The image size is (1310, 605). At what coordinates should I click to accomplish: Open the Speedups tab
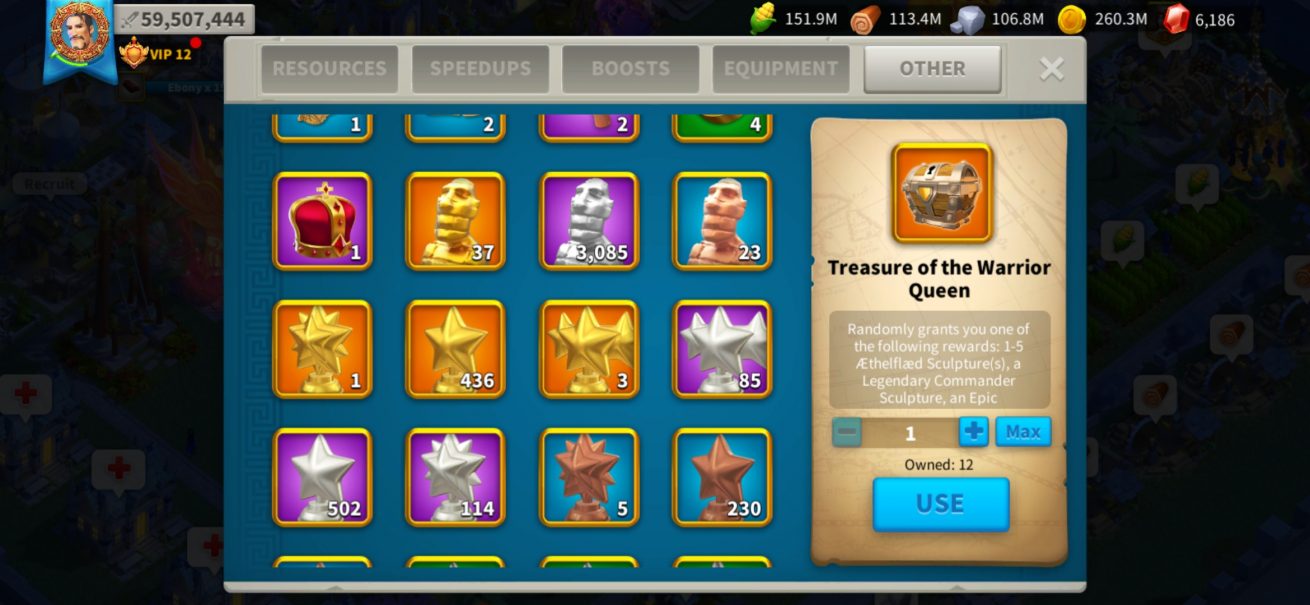coord(480,69)
